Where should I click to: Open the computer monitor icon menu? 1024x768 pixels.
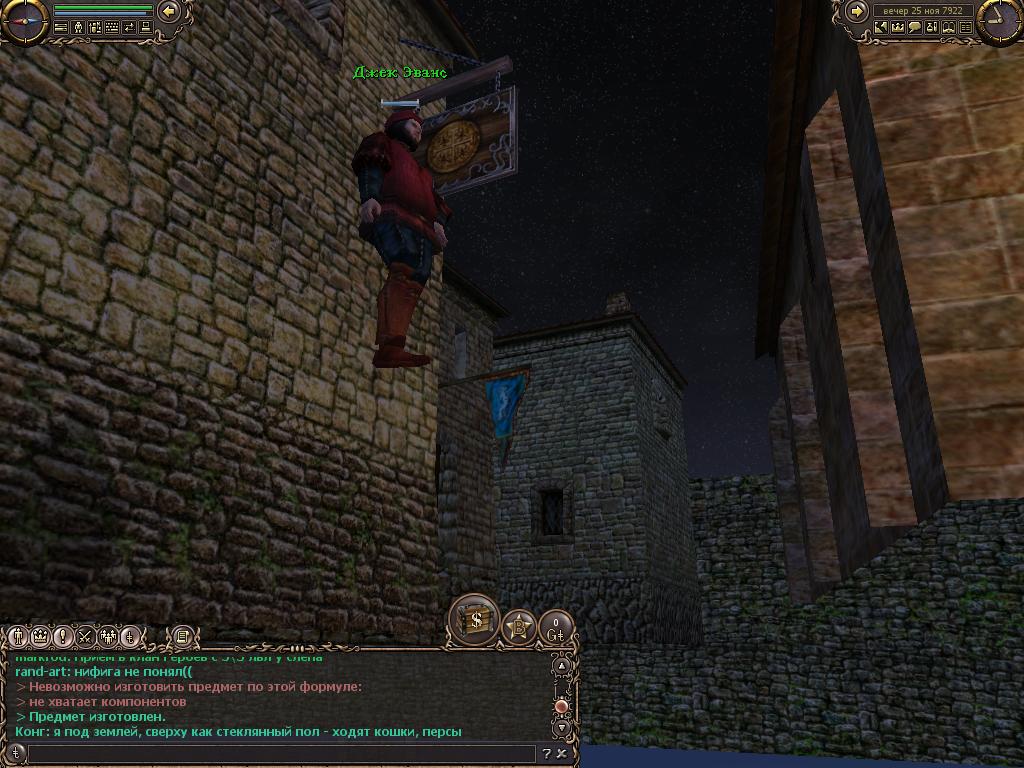click(146, 28)
